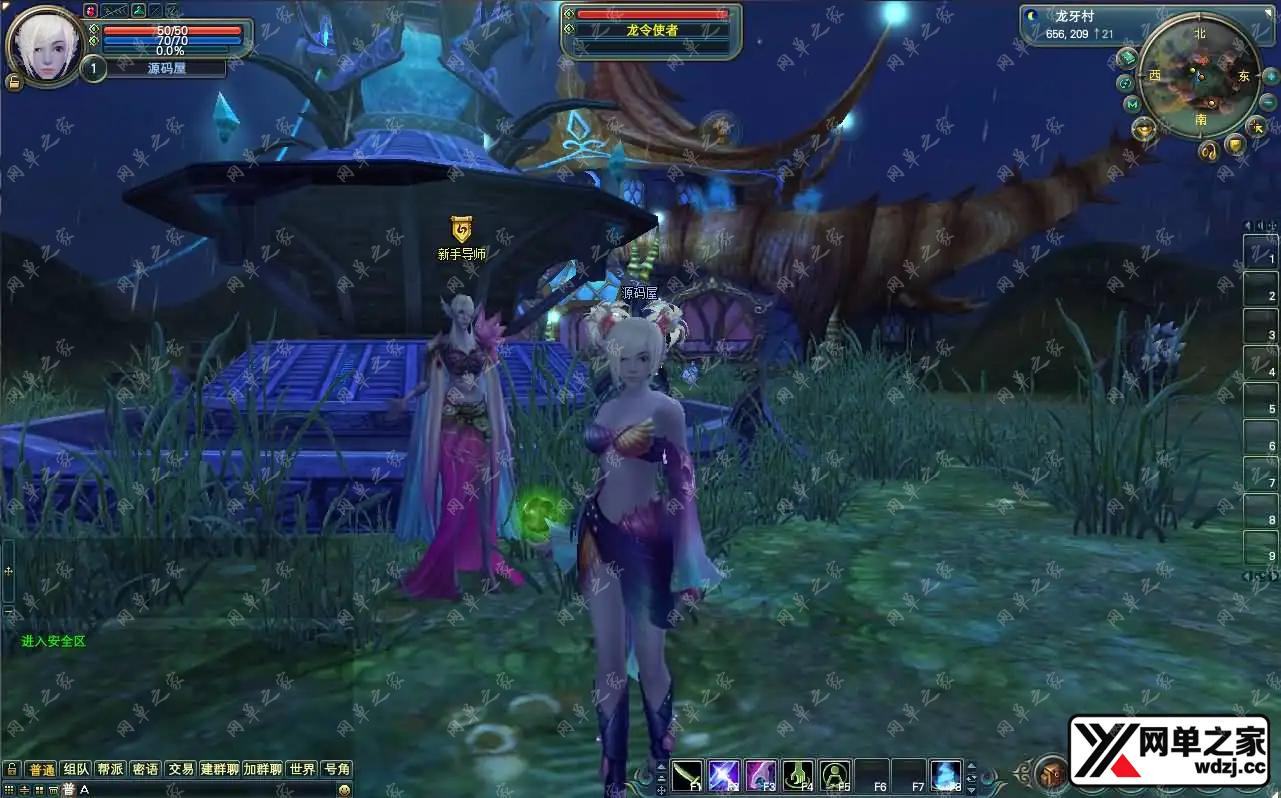Image resolution: width=1281 pixels, height=798 pixels.
Task: Open the 密语 whisper channel
Action: pyautogui.click(x=145, y=769)
